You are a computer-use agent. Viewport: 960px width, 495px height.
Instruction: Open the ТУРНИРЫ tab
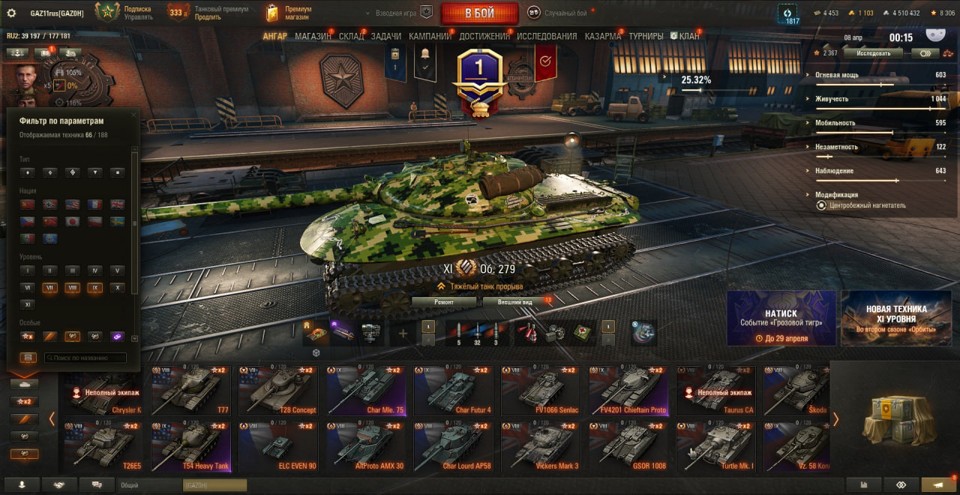(646, 36)
